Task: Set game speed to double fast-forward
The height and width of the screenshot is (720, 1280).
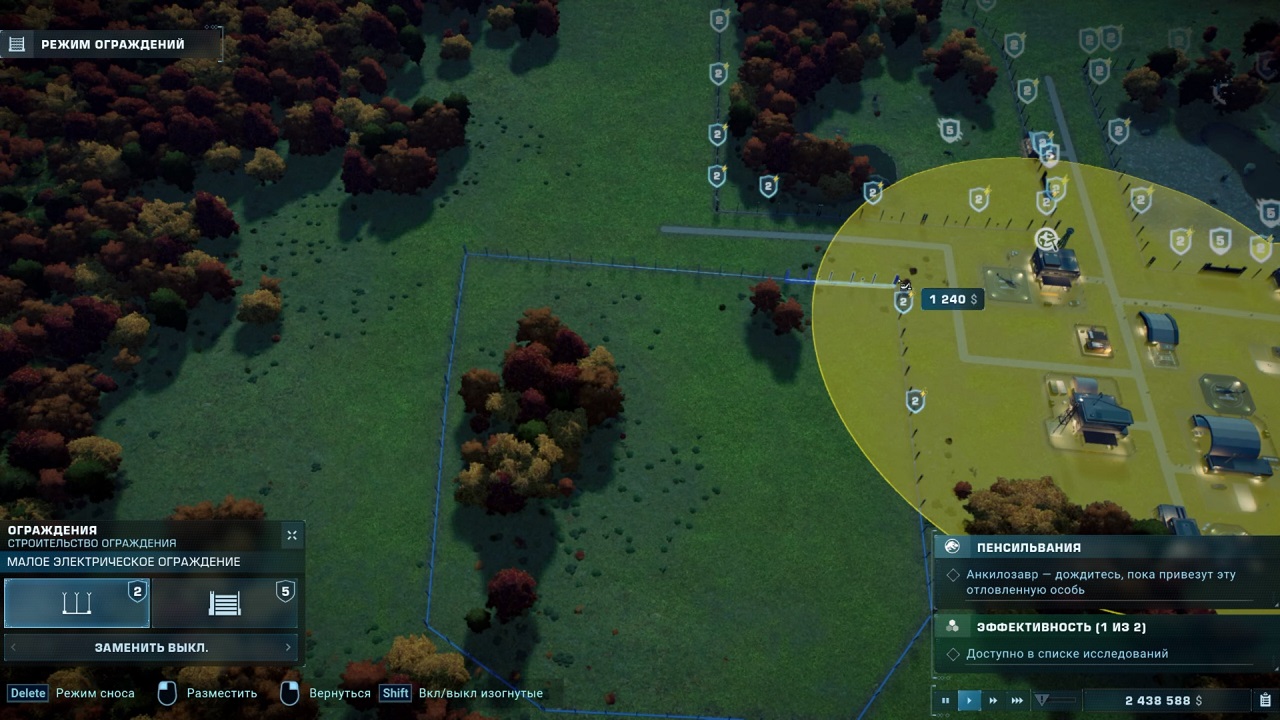Action: tap(993, 701)
